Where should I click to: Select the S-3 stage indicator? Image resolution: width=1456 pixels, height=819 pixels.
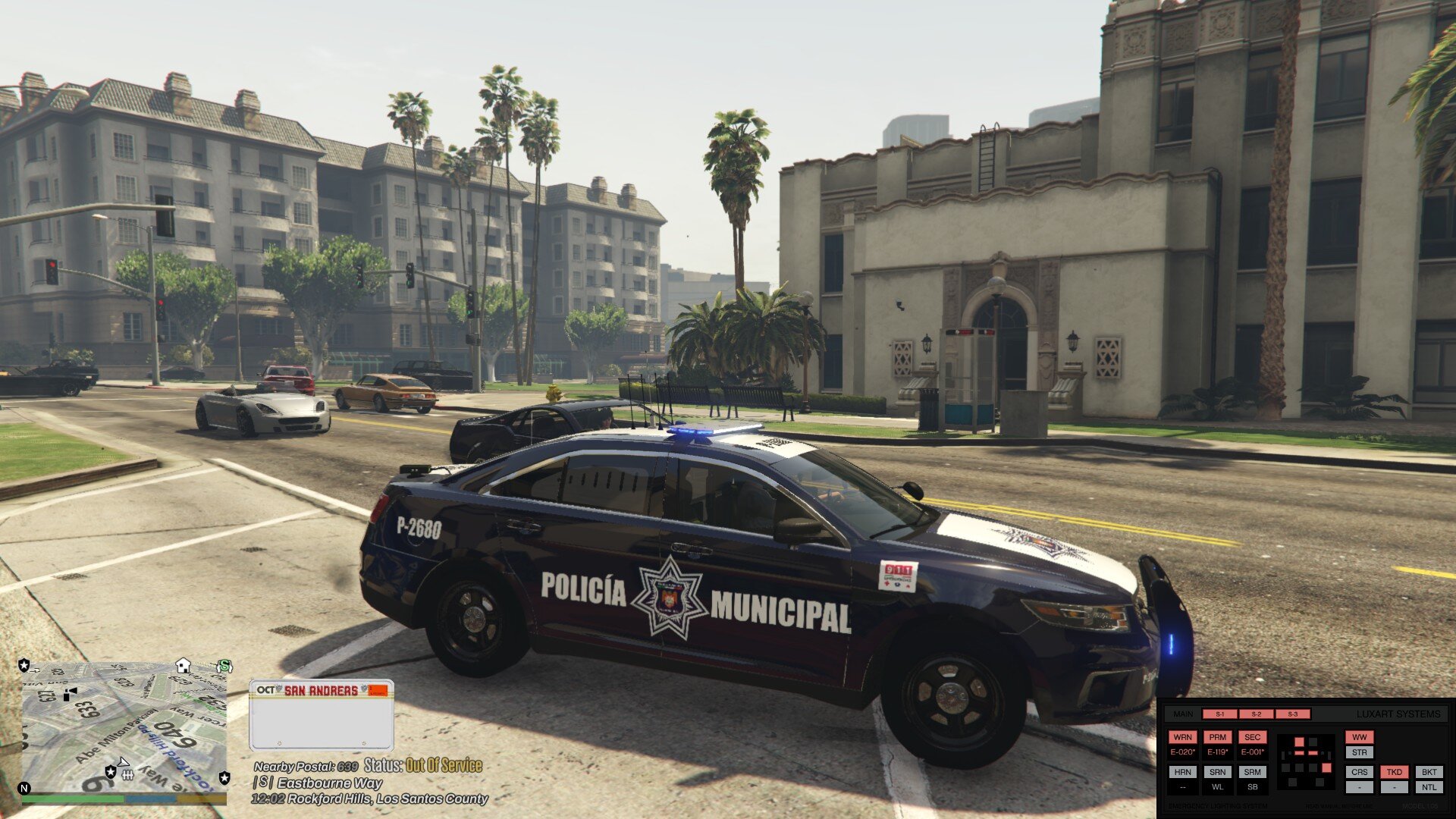pos(1292,714)
